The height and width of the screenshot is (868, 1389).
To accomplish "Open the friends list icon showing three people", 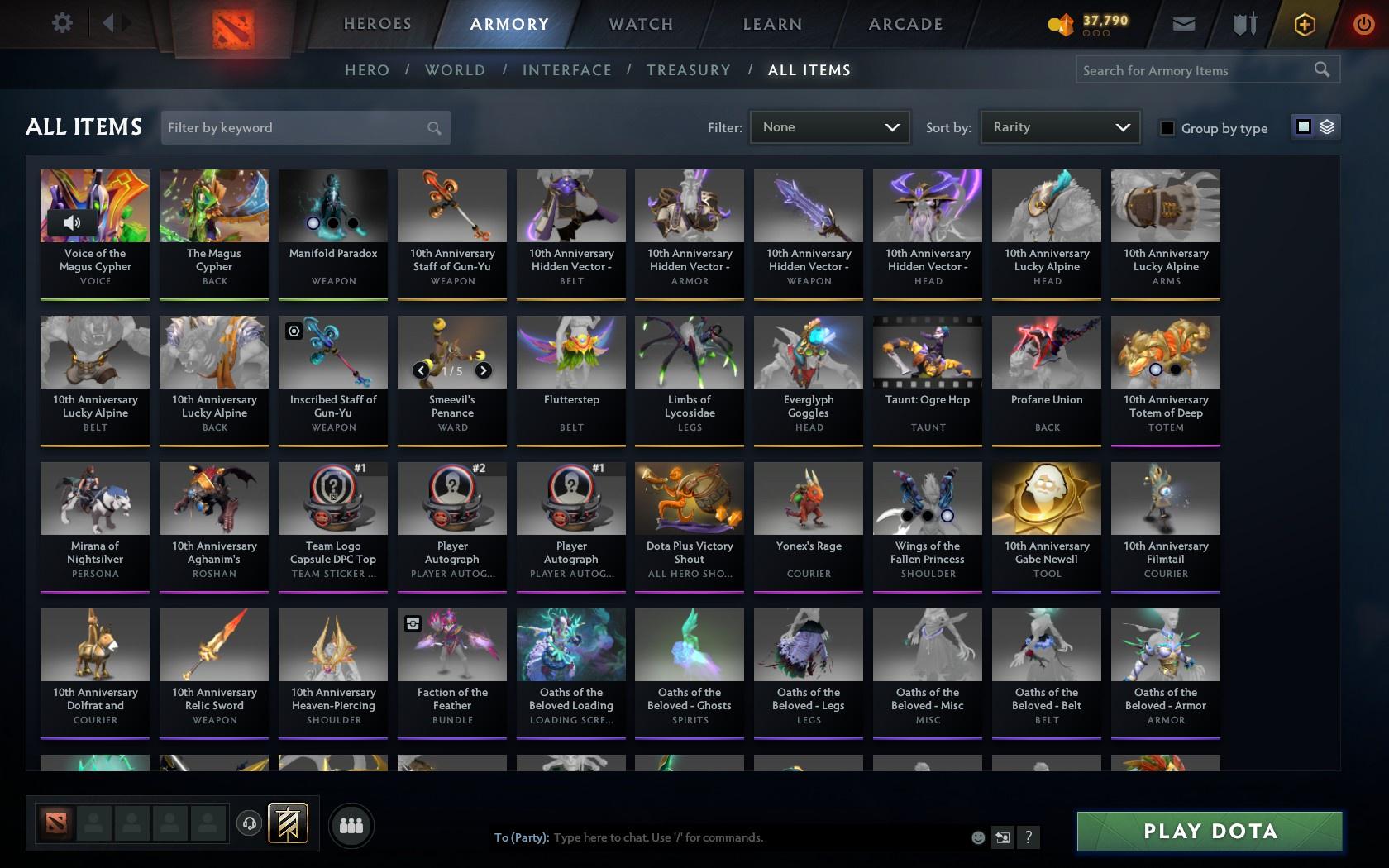I will (351, 824).
